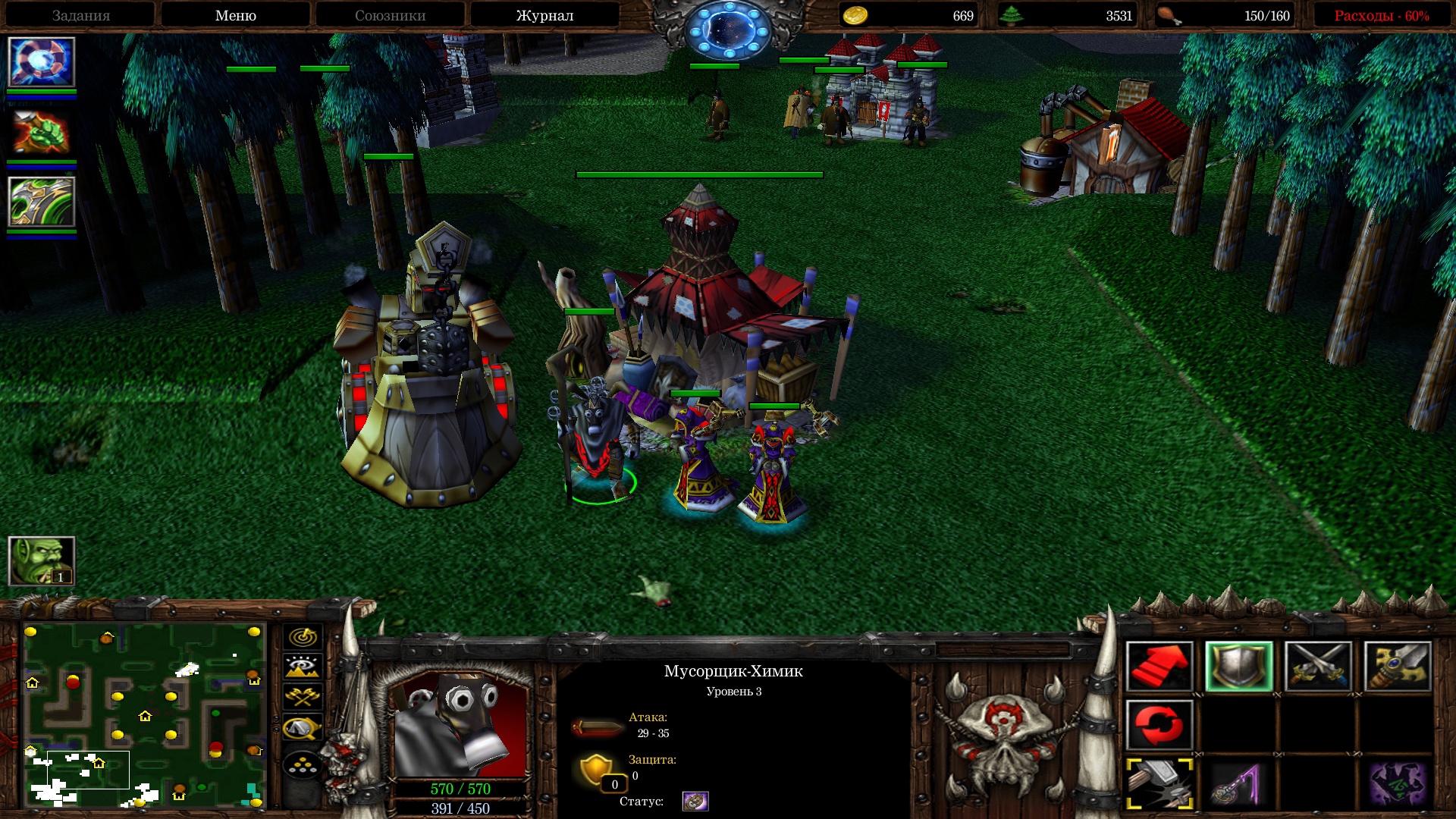Activate the Attack sword command

1397,667
